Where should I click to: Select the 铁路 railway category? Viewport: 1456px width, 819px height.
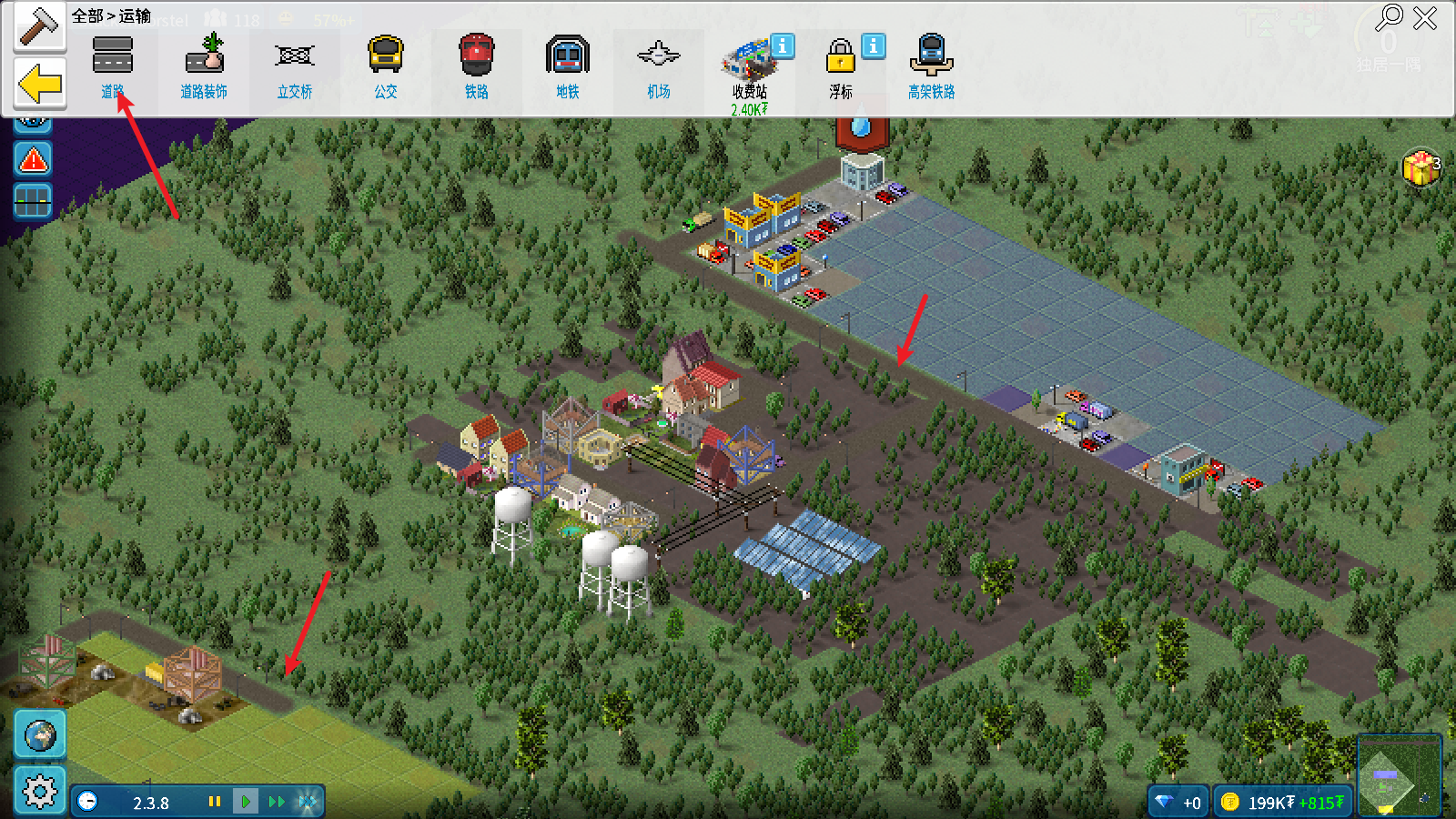477,66
